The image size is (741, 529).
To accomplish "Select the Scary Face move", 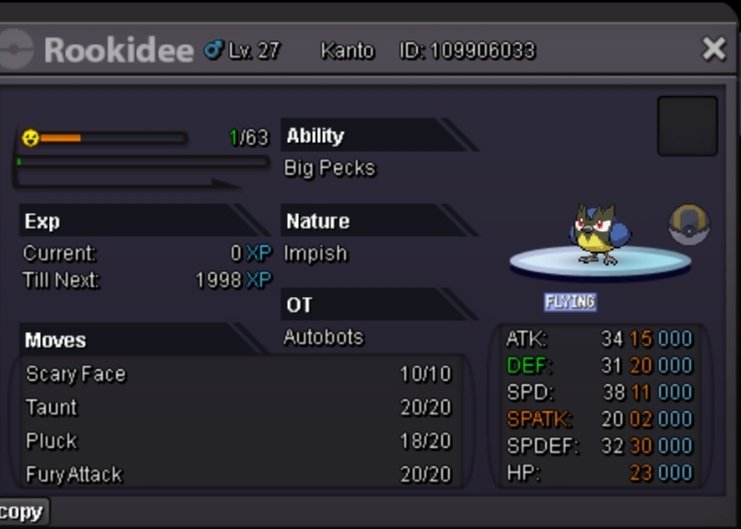I will tap(76, 374).
